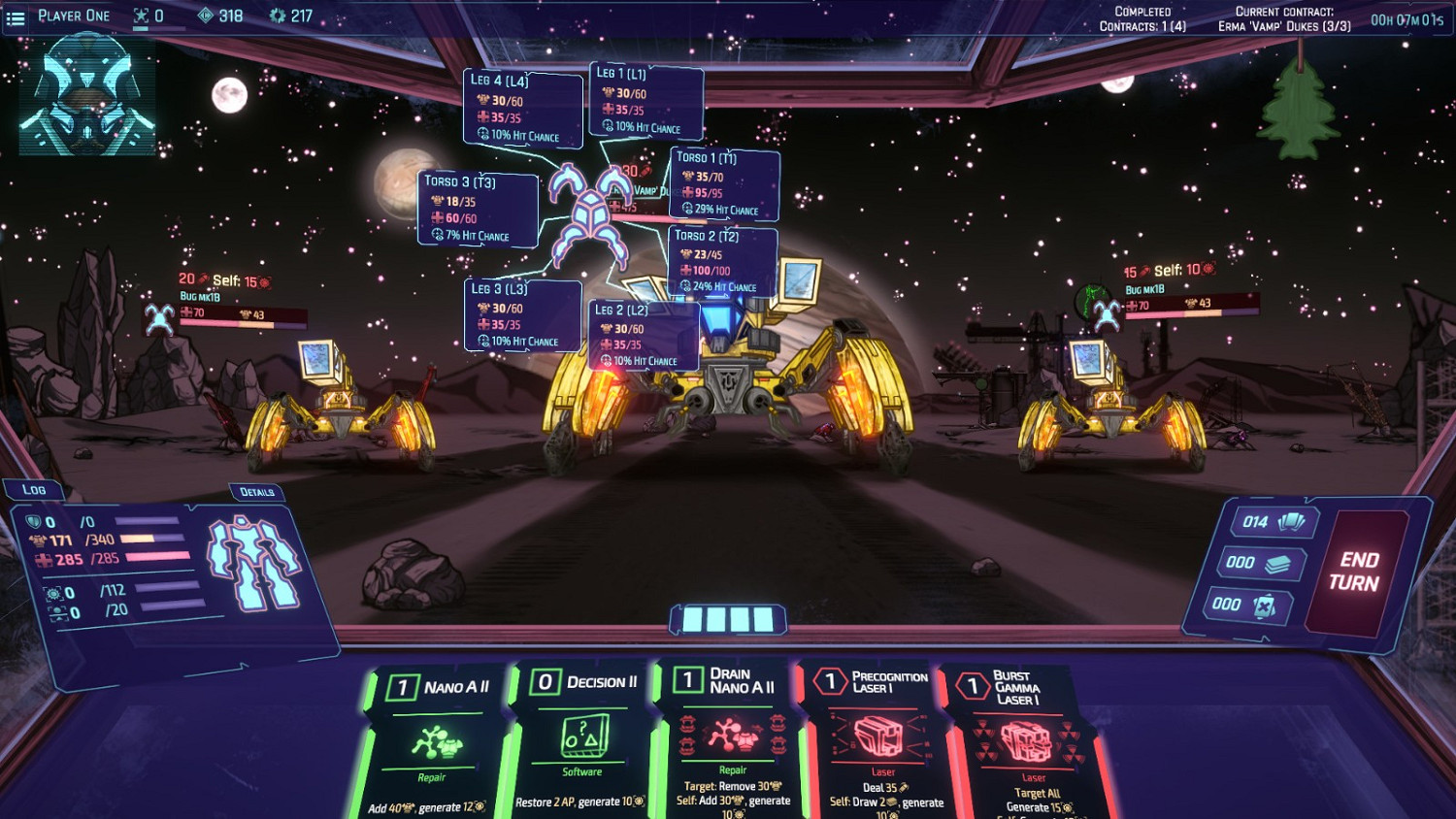
Task: Switch to the Details tab
Action: (257, 493)
